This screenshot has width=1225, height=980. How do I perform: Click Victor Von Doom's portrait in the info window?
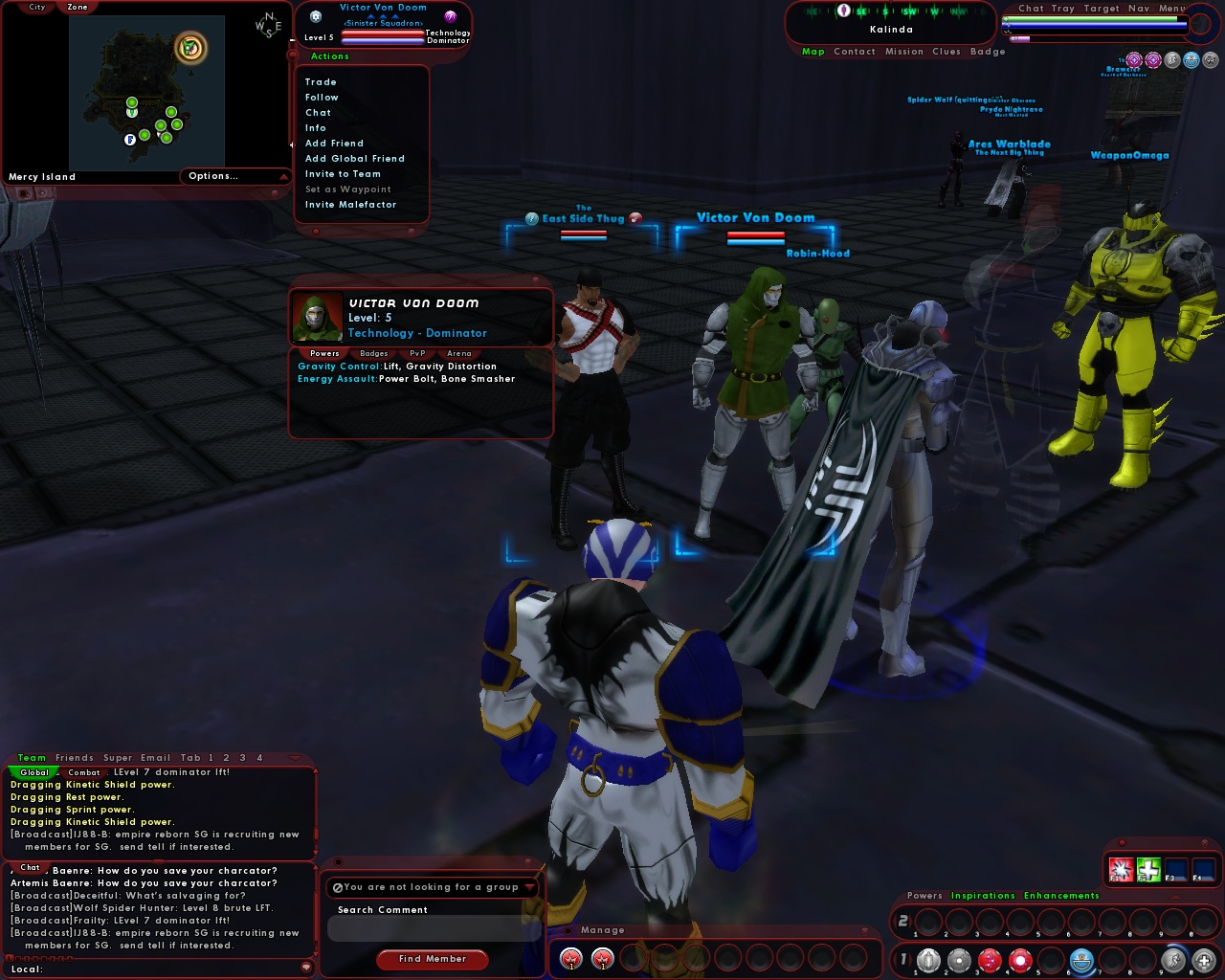(317, 318)
